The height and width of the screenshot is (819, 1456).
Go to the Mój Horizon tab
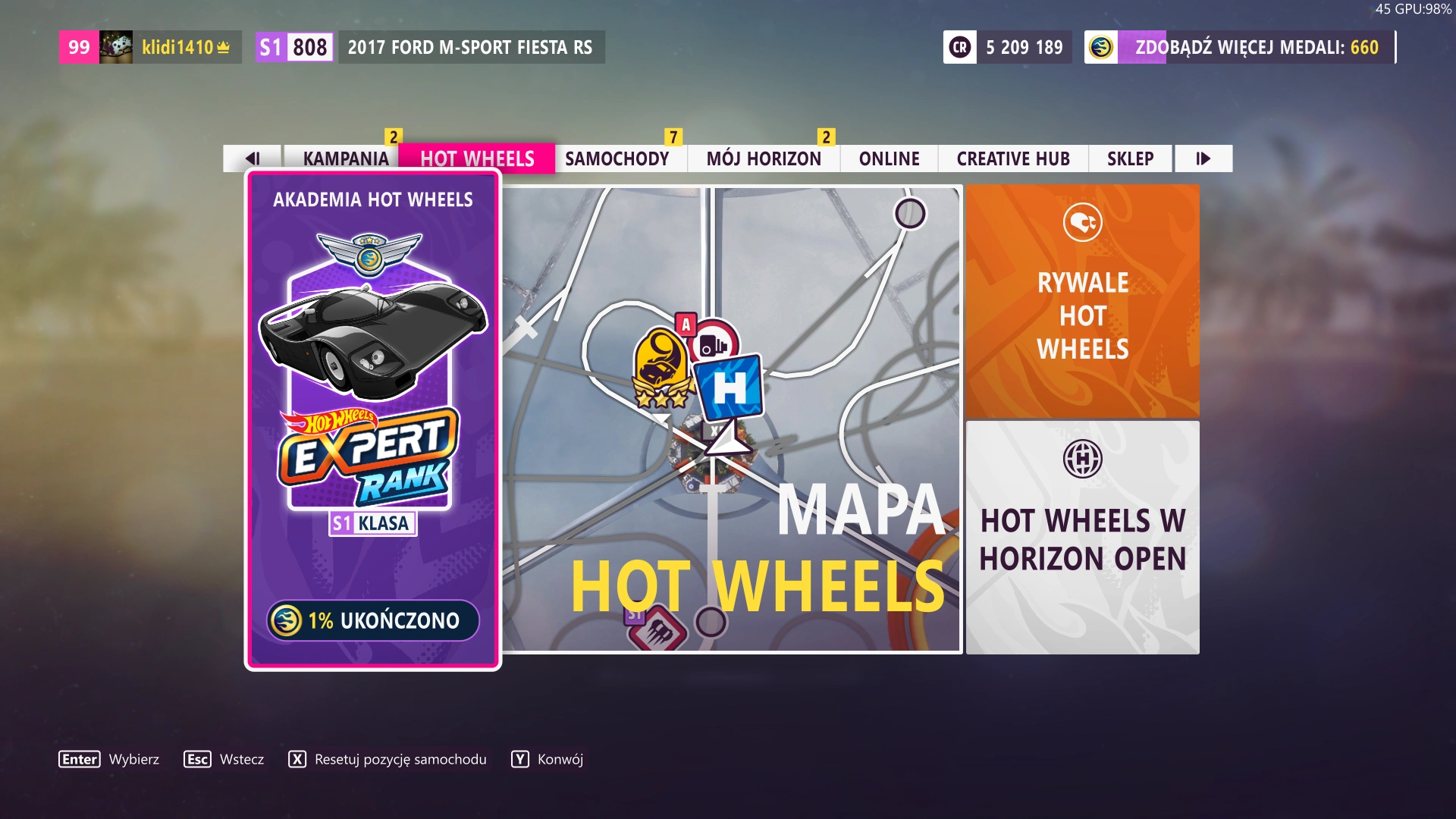pos(764,158)
